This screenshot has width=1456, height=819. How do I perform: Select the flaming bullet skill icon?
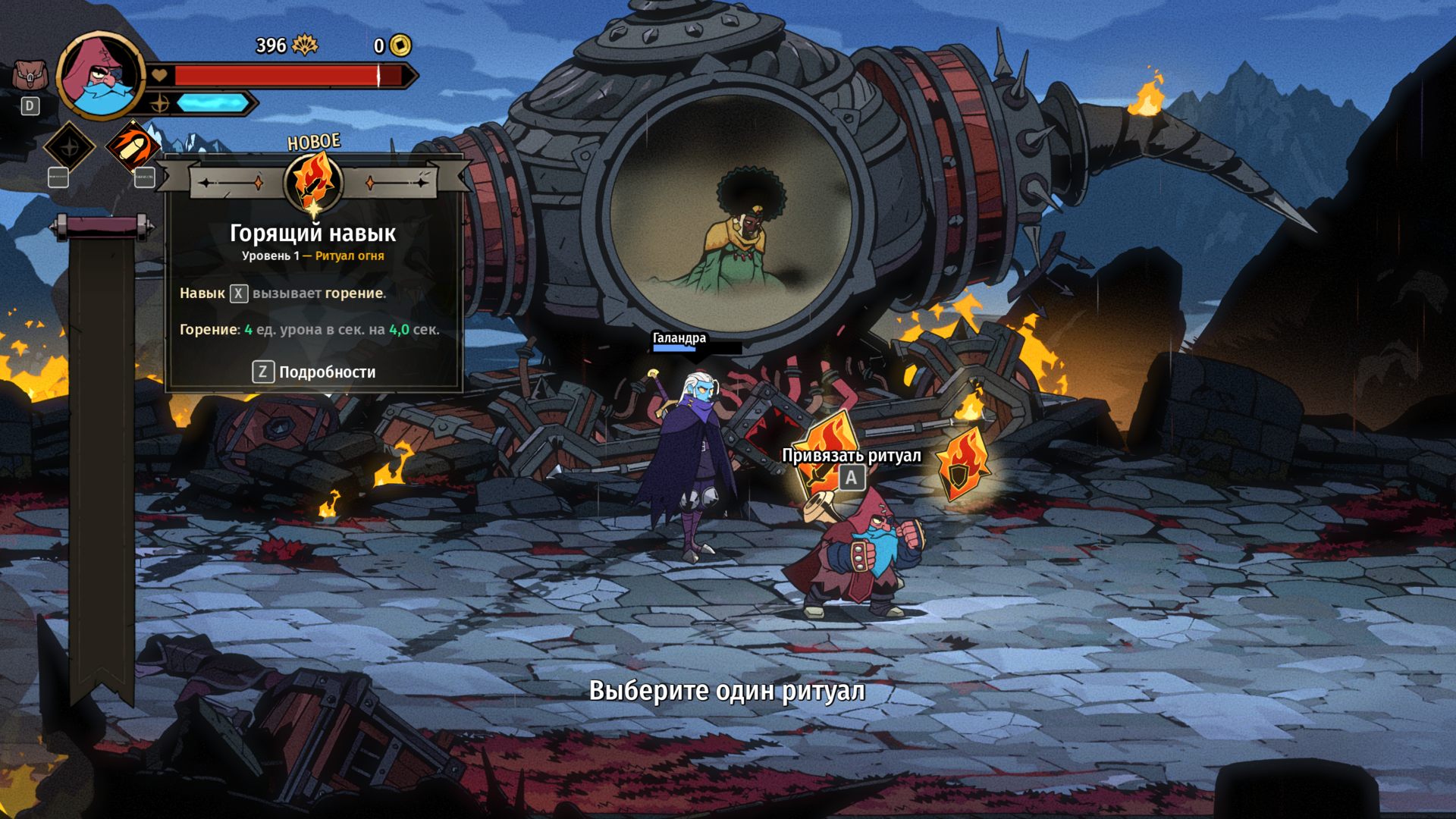click(x=131, y=146)
